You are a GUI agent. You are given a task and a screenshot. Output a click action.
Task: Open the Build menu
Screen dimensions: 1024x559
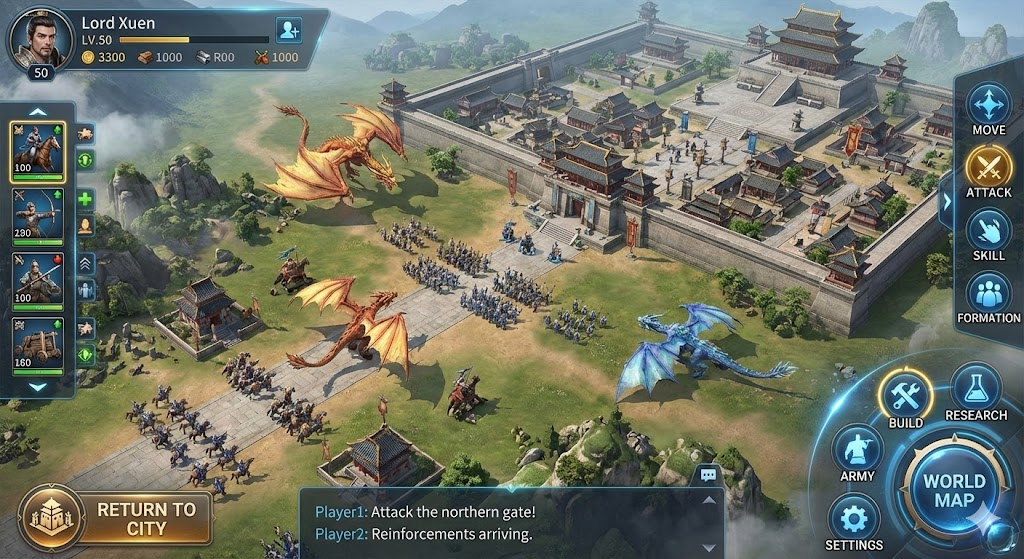(x=905, y=397)
